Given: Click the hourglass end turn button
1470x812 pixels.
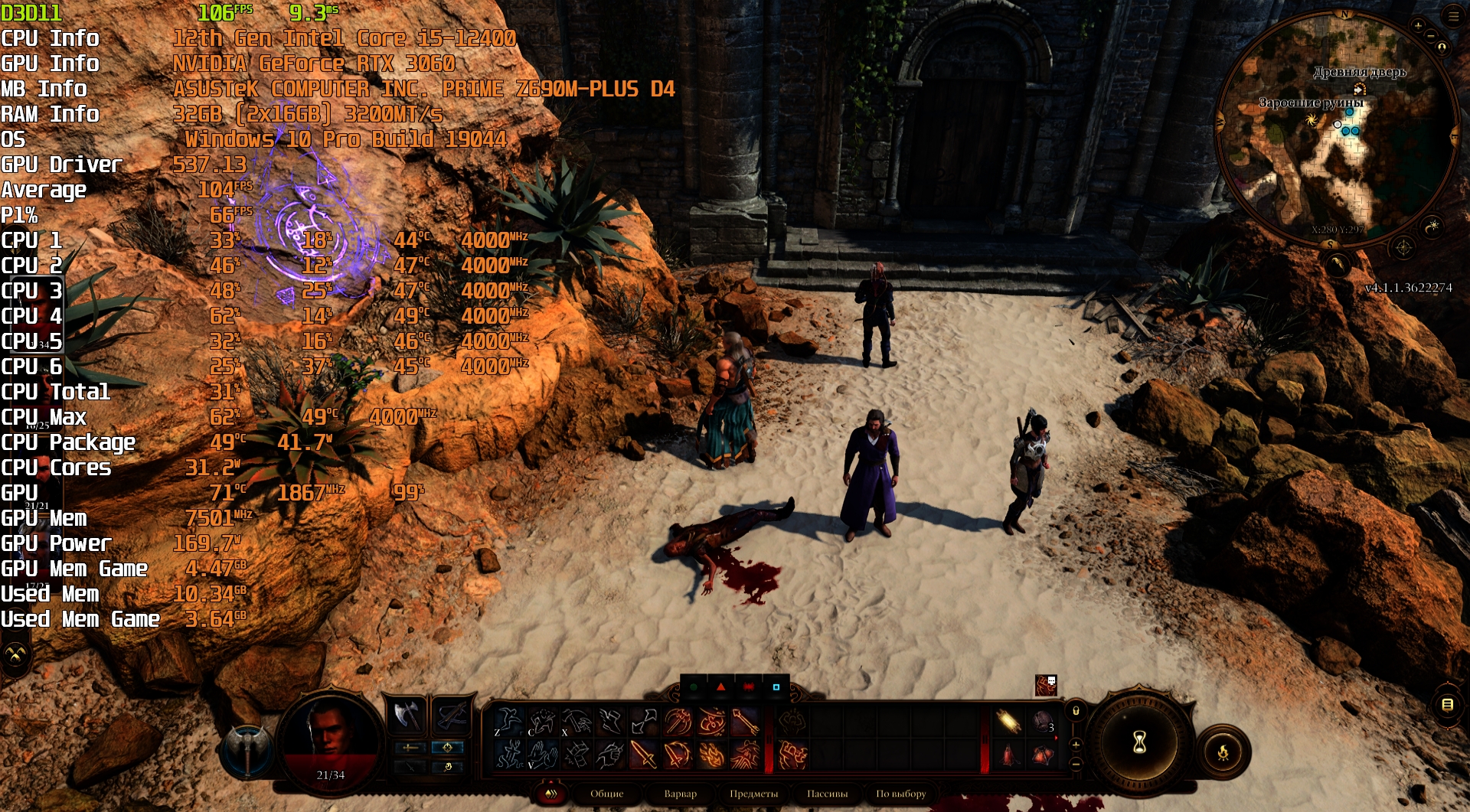Looking at the screenshot, I should [x=1139, y=742].
